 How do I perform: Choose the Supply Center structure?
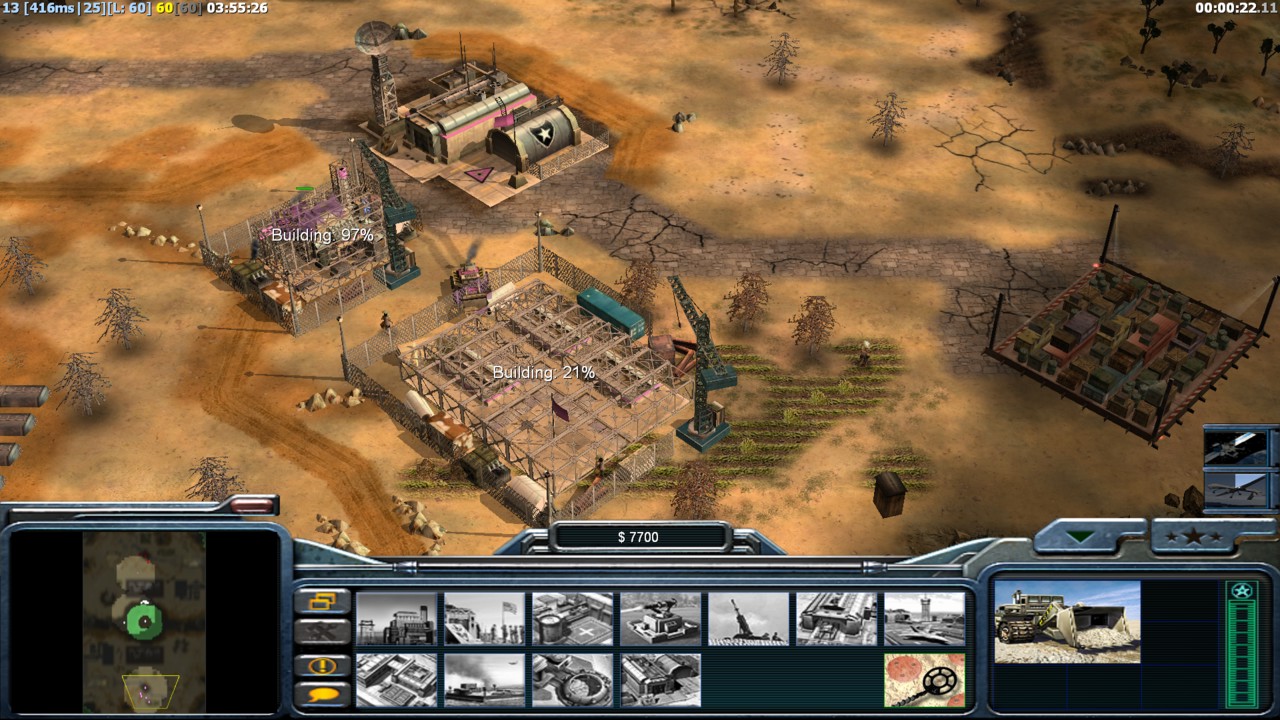572,618
